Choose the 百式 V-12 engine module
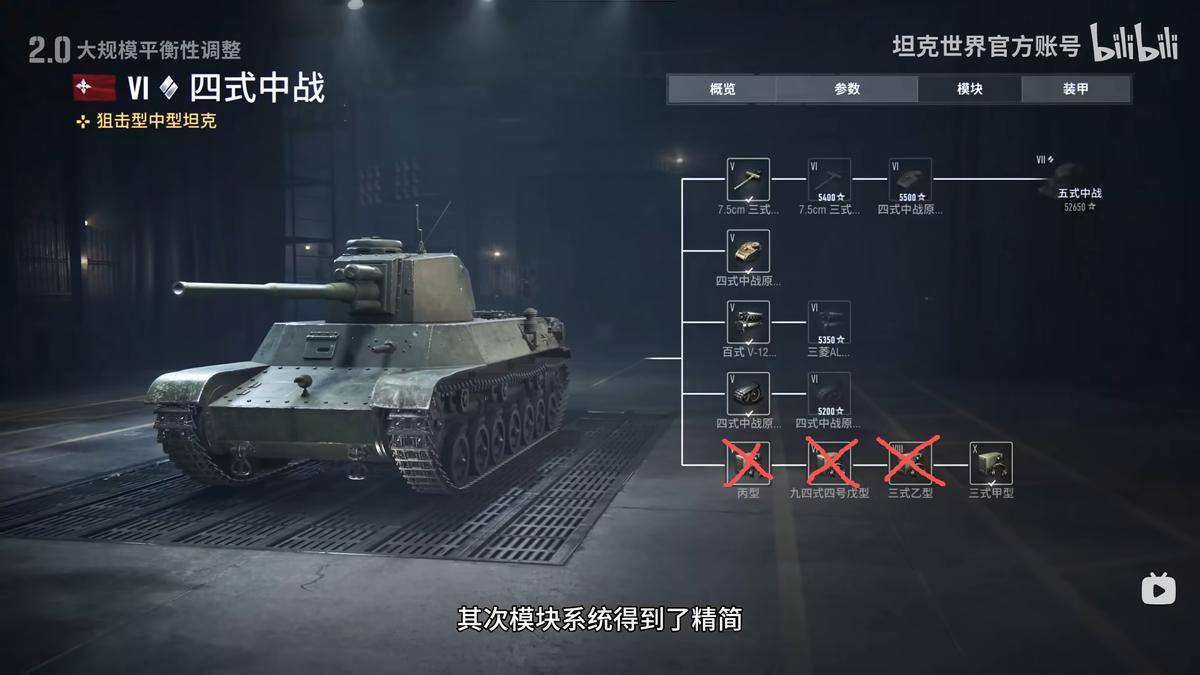Viewport: 1200px width, 675px height. [748, 322]
